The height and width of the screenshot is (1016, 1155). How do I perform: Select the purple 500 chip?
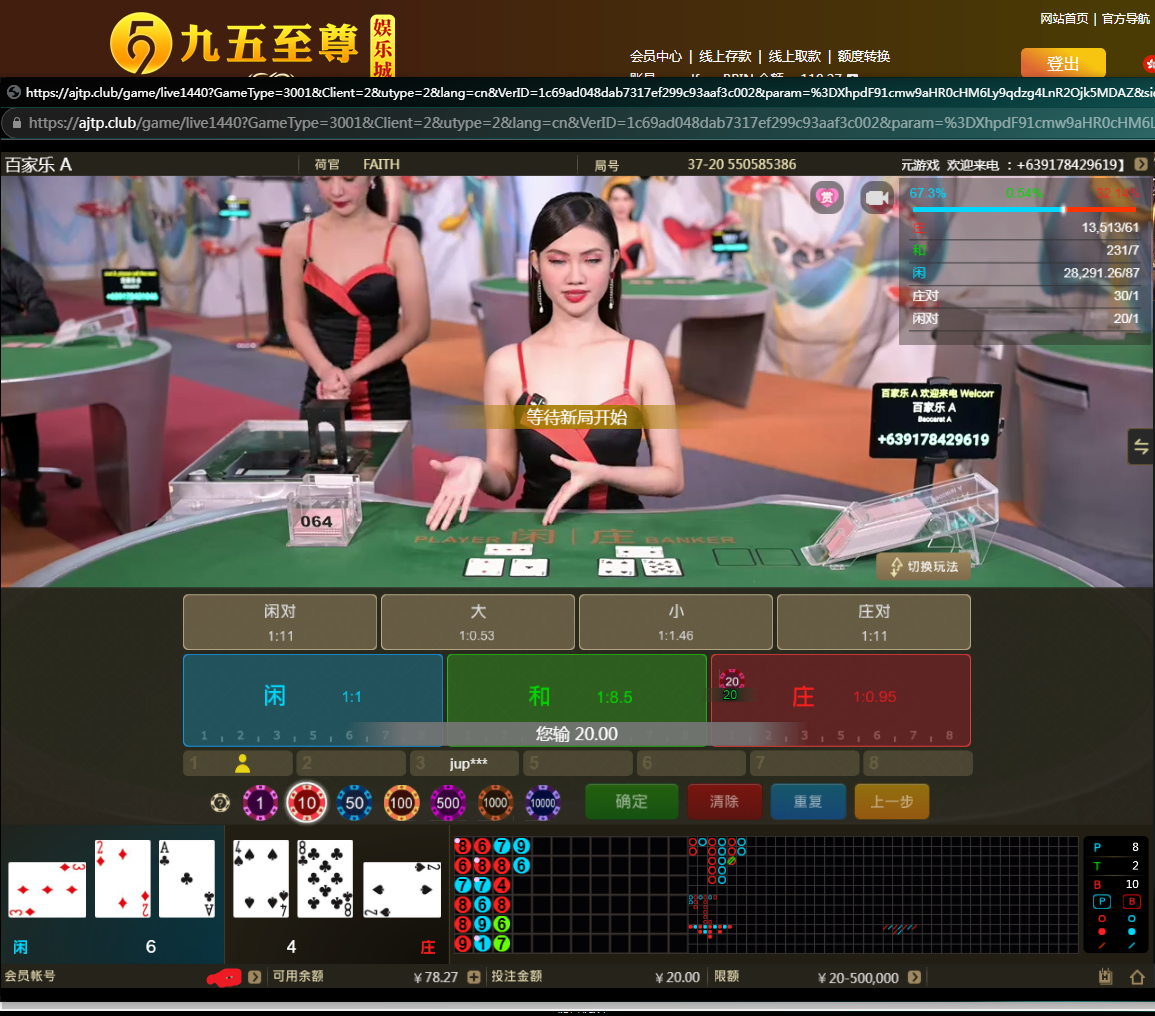click(448, 802)
